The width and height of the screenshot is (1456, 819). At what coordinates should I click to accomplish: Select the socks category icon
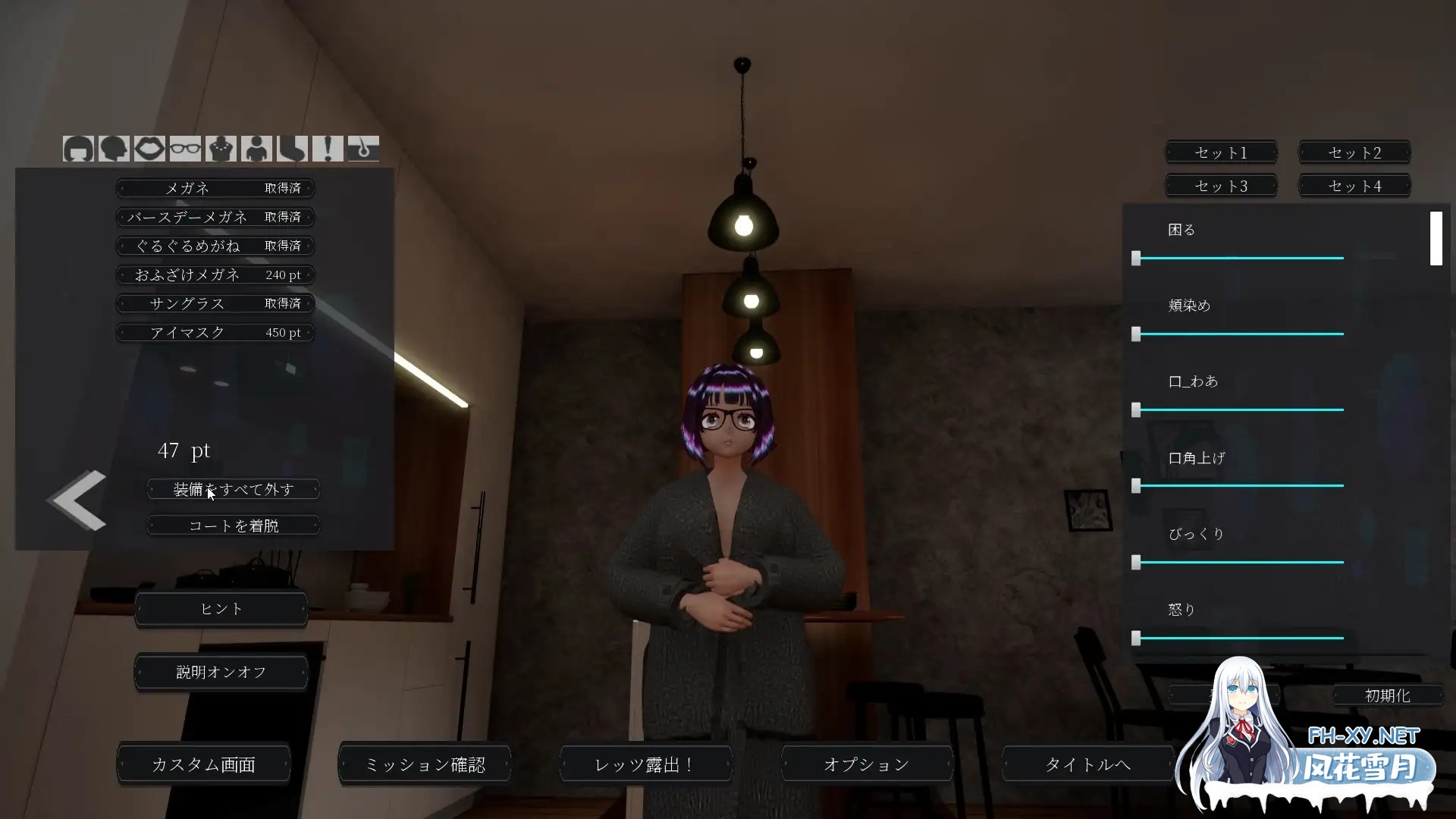[293, 149]
